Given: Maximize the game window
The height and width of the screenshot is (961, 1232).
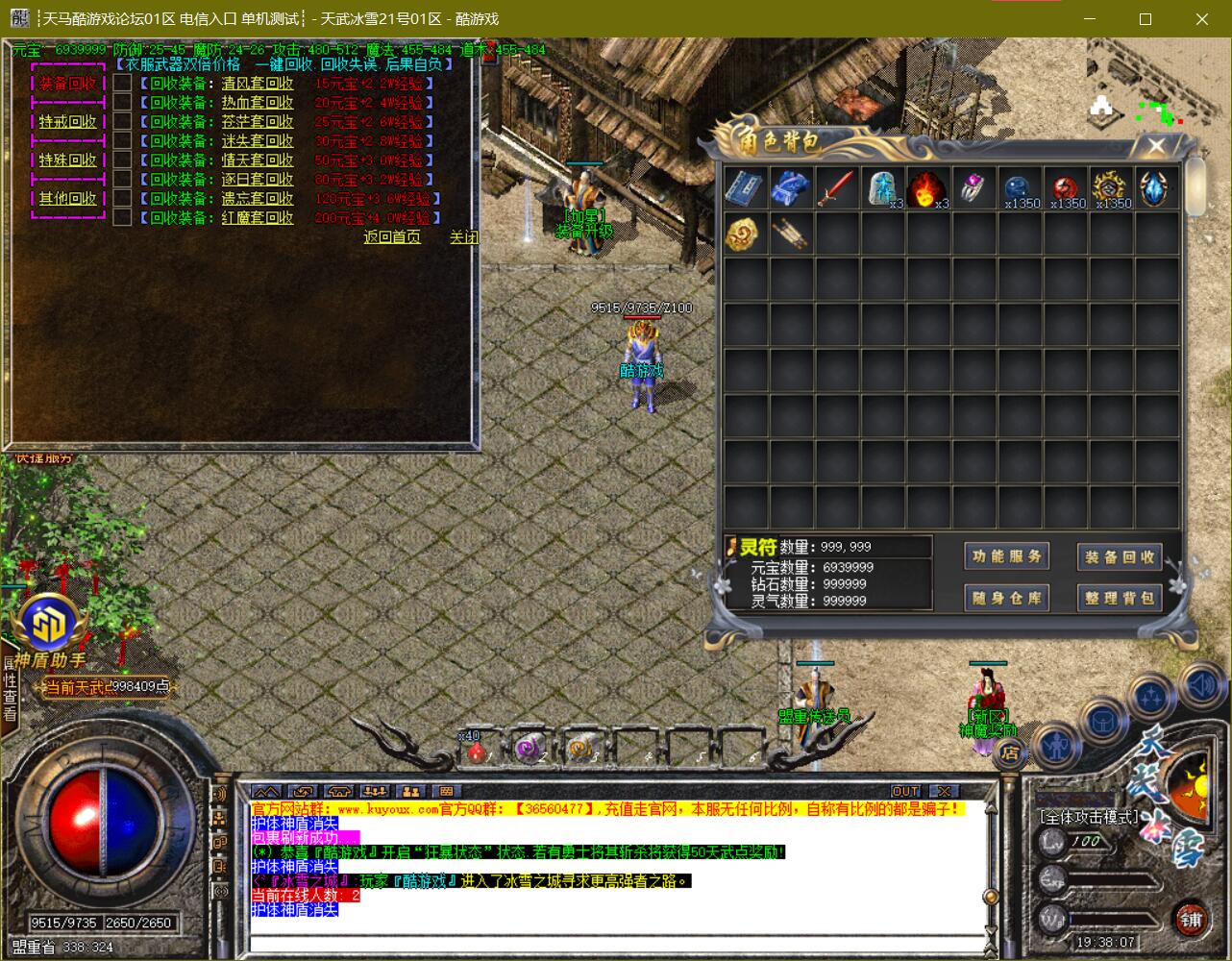Looking at the screenshot, I should click(1145, 19).
